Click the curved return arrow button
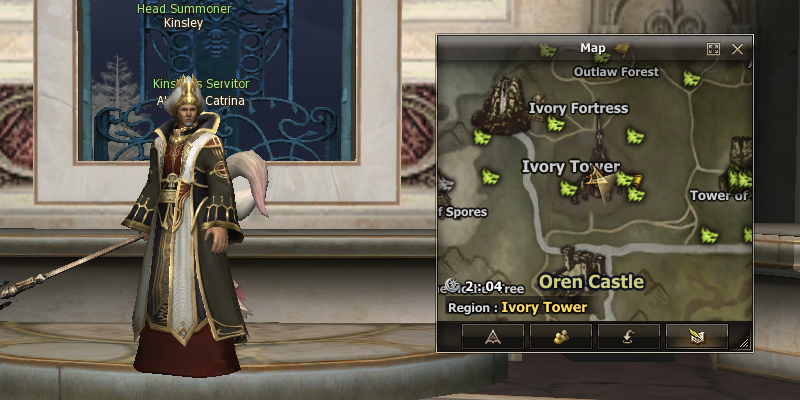Viewport: 800px width, 400px height. pos(628,337)
